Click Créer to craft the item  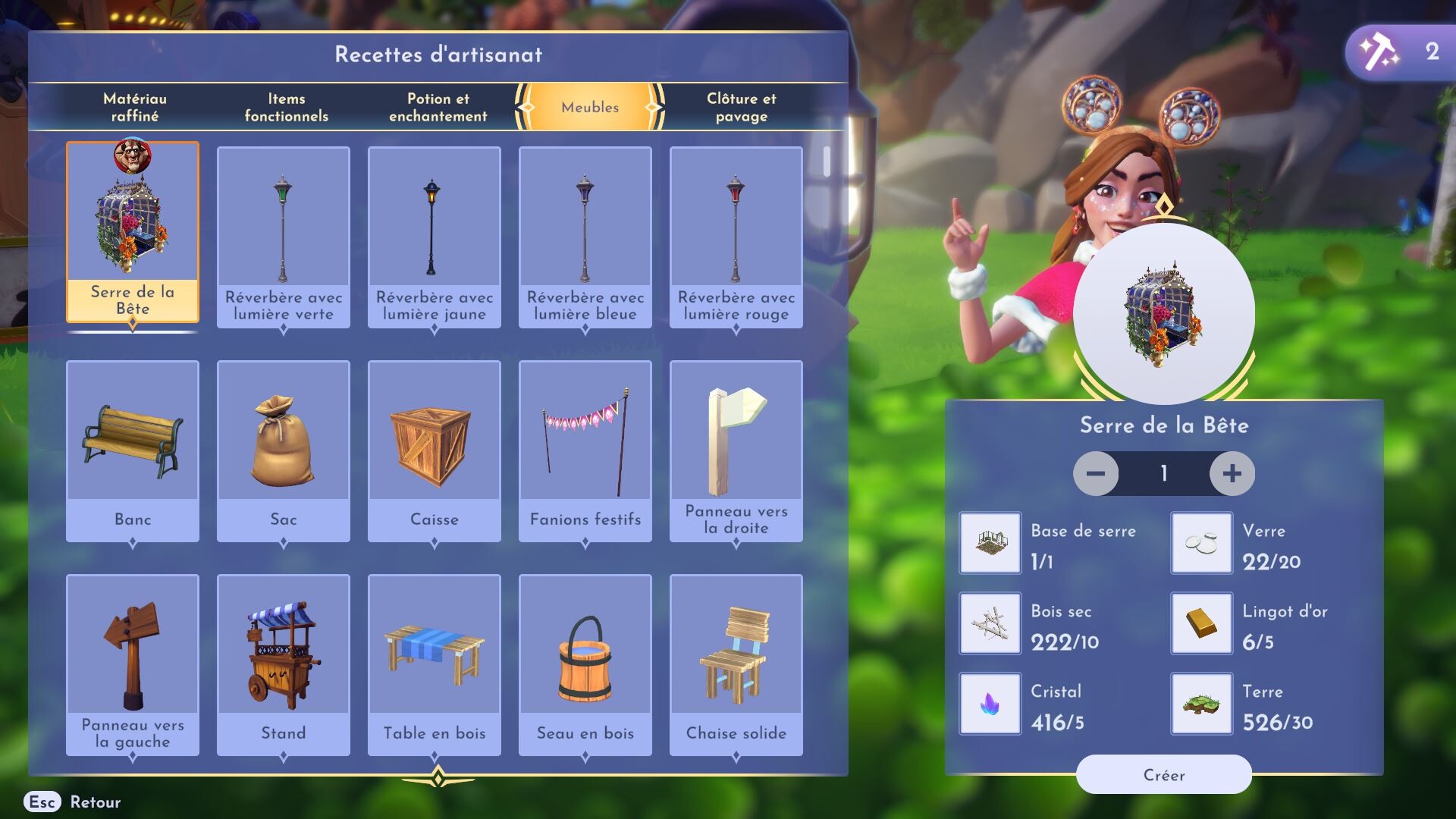pos(1163,774)
